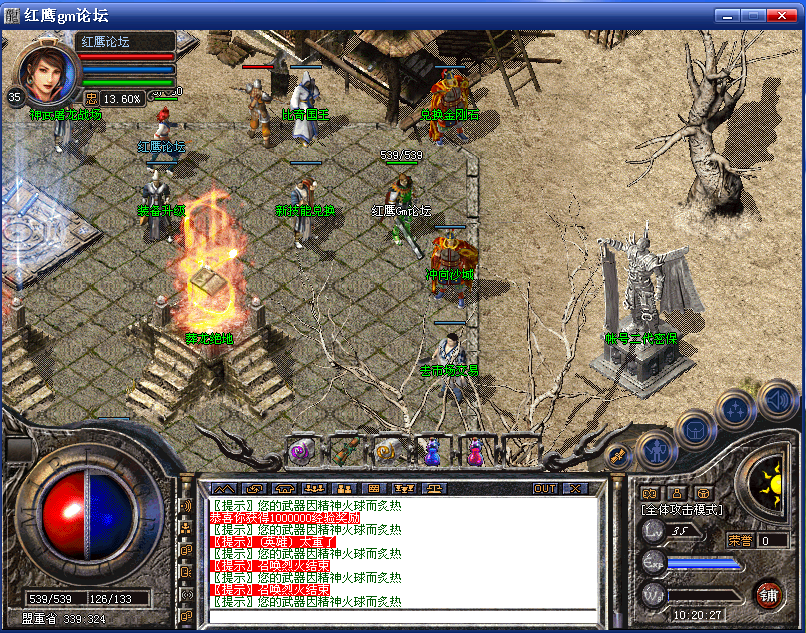806x633 pixels.
Task: Use the blue potion in the belt
Action: [x=431, y=451]
